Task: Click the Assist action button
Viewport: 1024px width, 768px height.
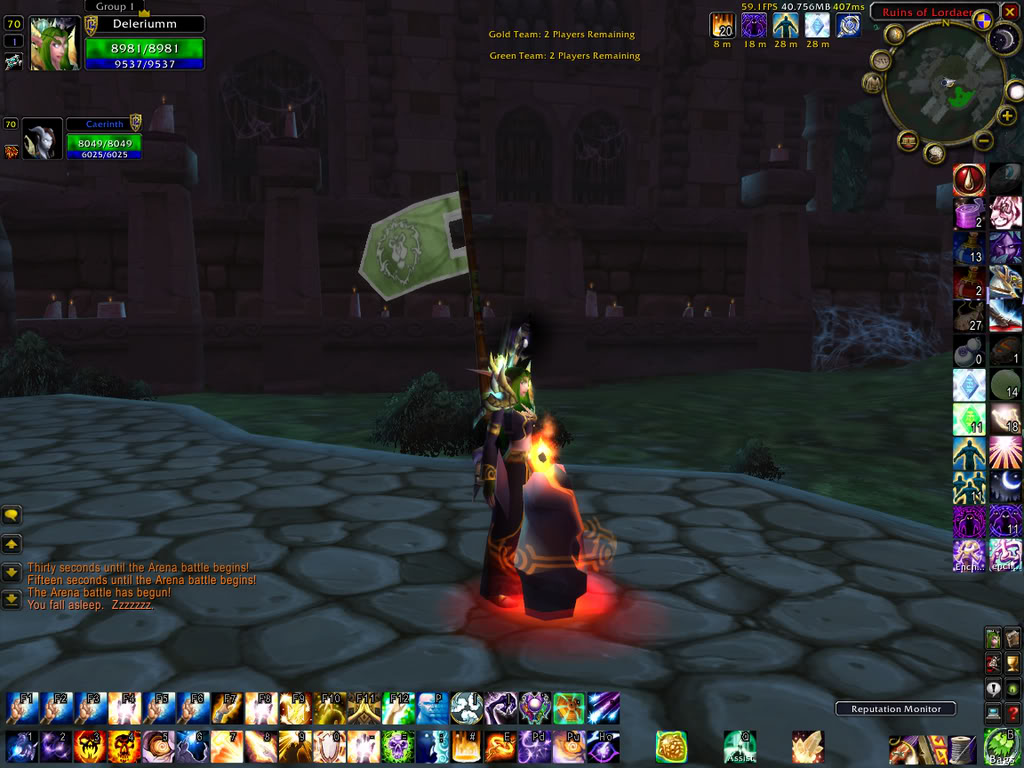Action: [740, 746]
